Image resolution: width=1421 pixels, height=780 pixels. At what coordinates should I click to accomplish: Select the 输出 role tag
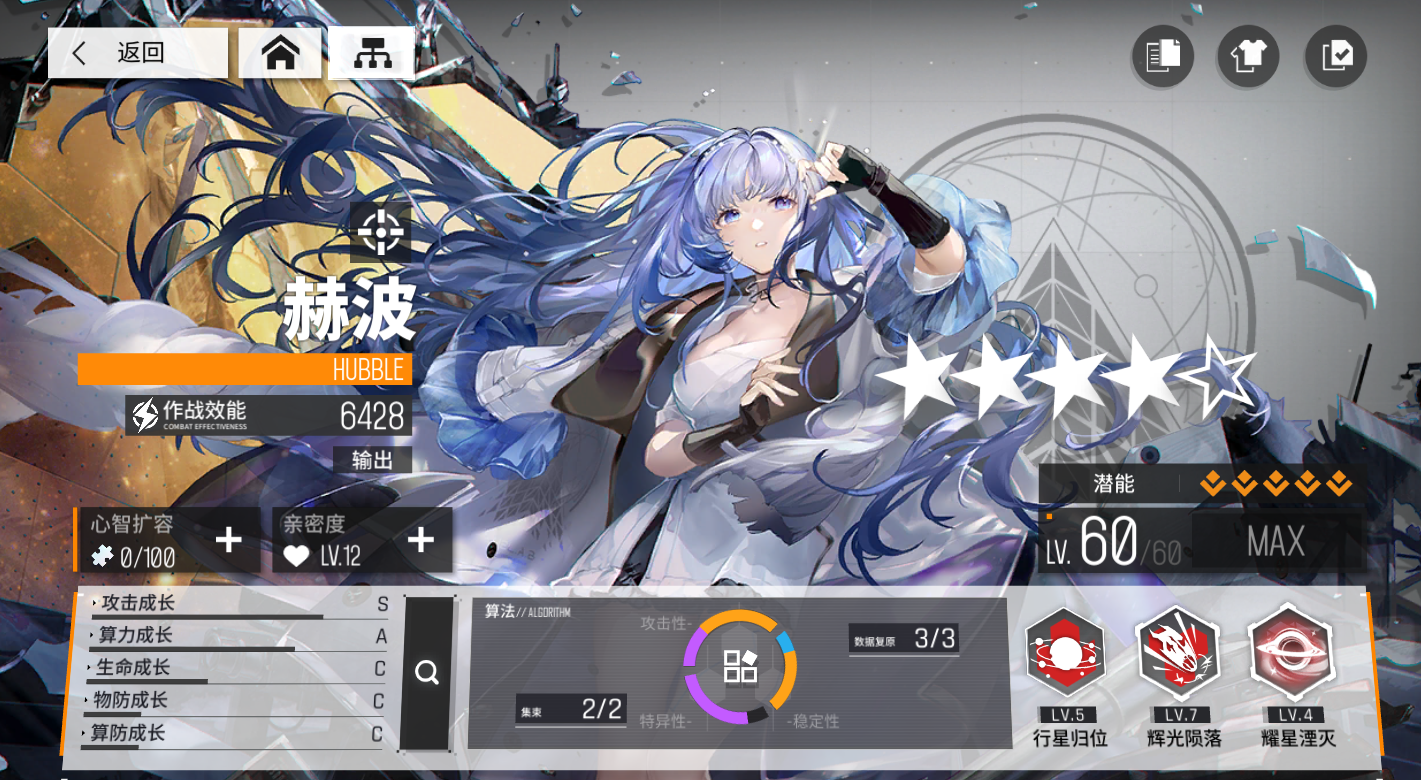coord(371,460)
